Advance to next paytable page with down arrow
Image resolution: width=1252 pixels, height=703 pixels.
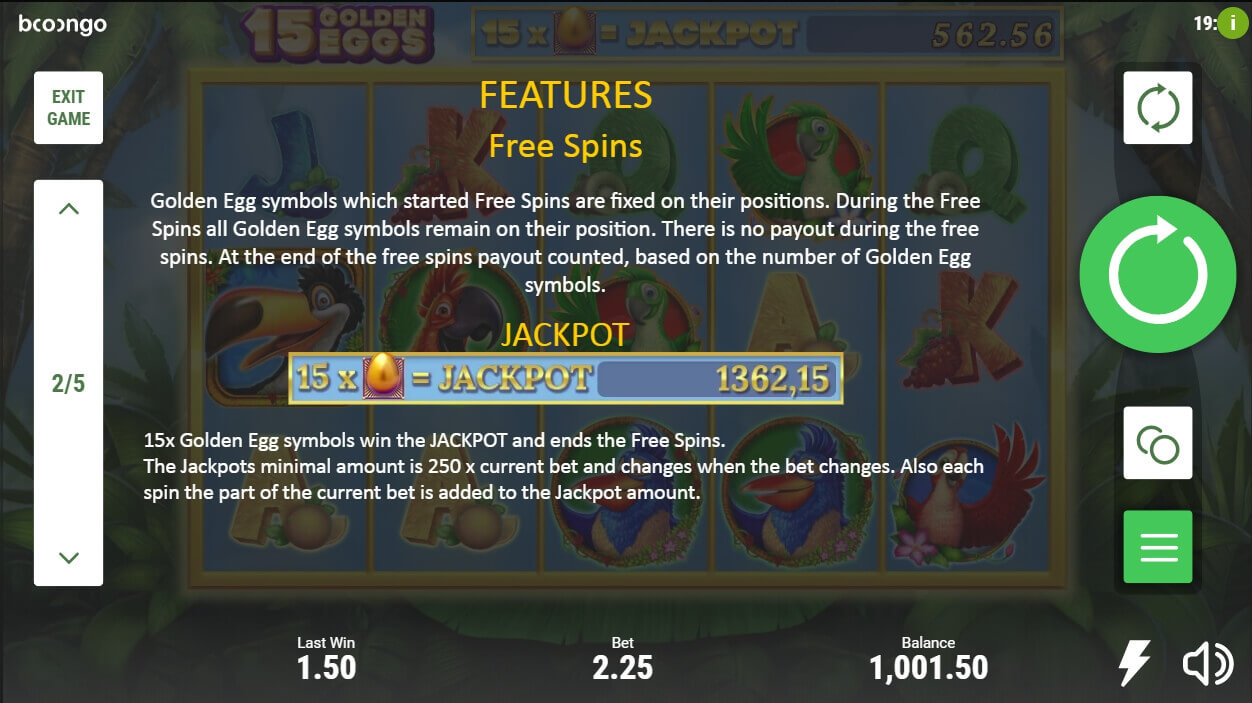tap(69, 557)
